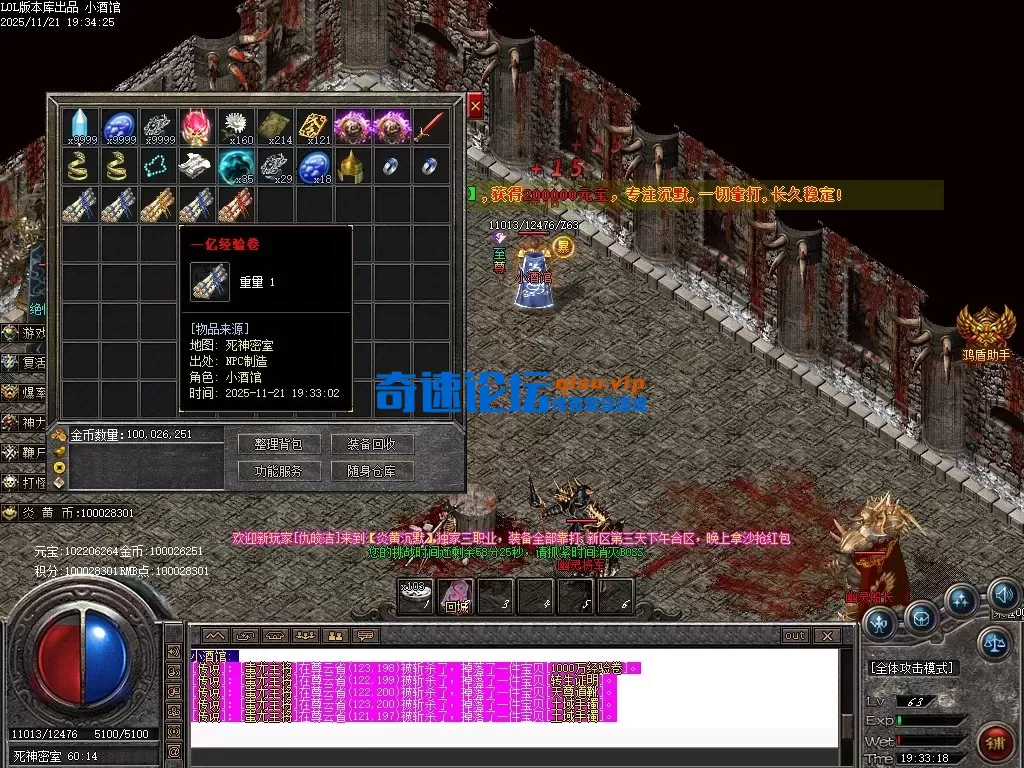Toggle the 全体攻击模式 attack mode

pyautogui.click(x=910, y=667)
